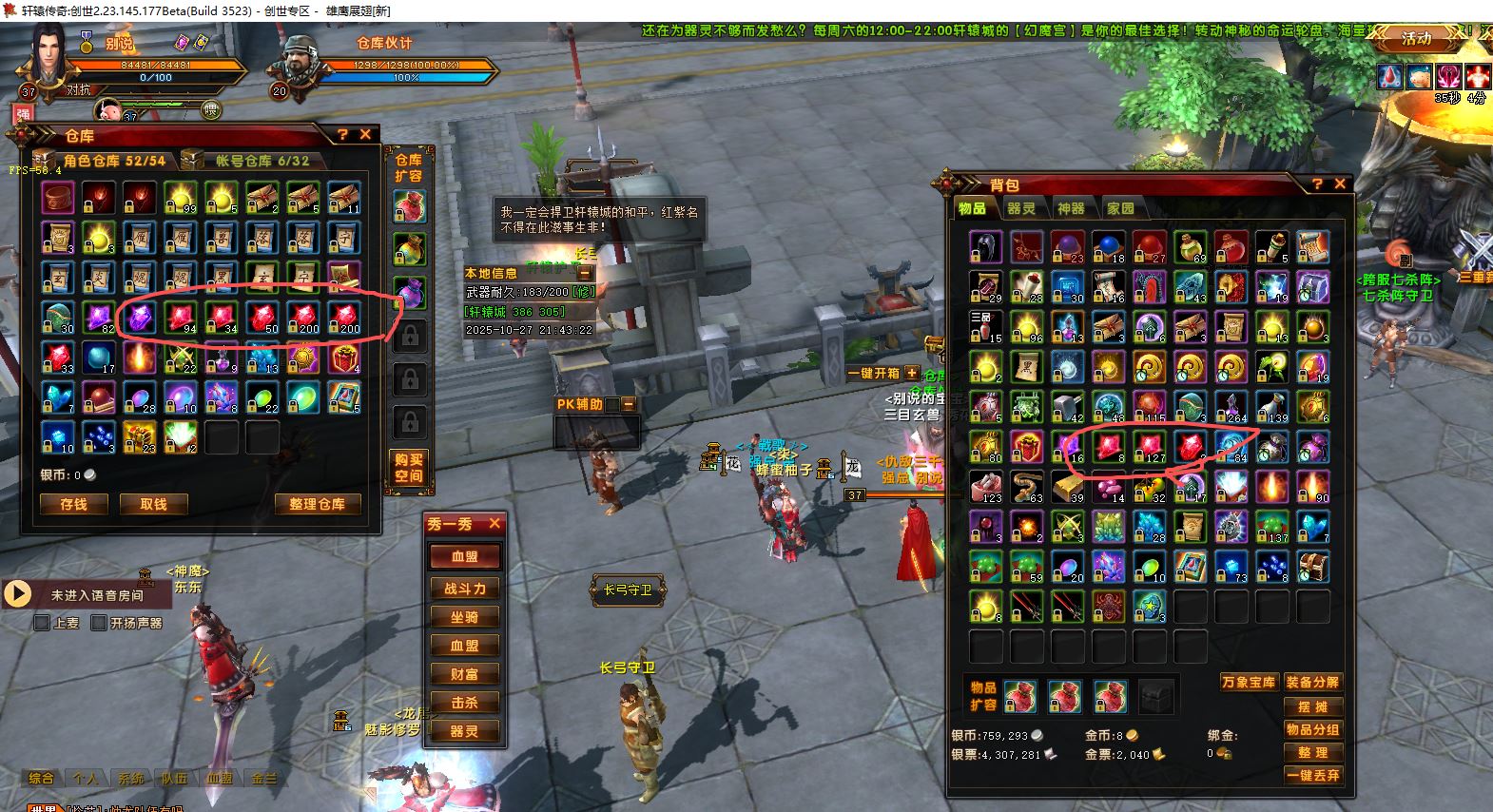Switch to the 神器 backpack tab
1493x812 pixels.
pos(1070,208)
